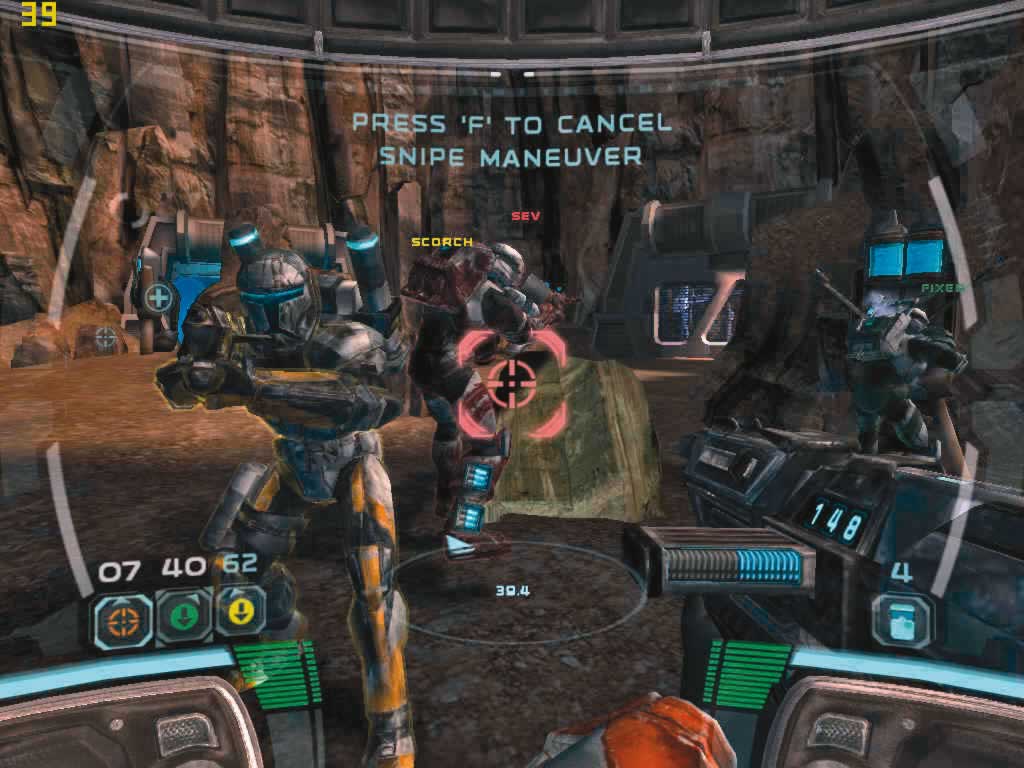Click the red snipe maneuver reticle
This screenshot has width=1024, height=768.
(x=513, y=384)
